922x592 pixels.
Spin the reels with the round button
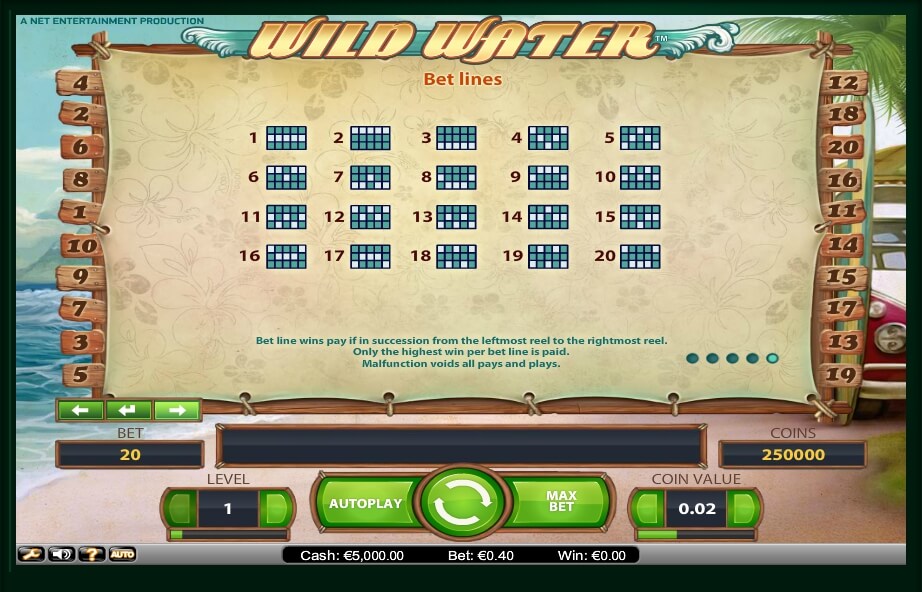(x=461, y=504)
